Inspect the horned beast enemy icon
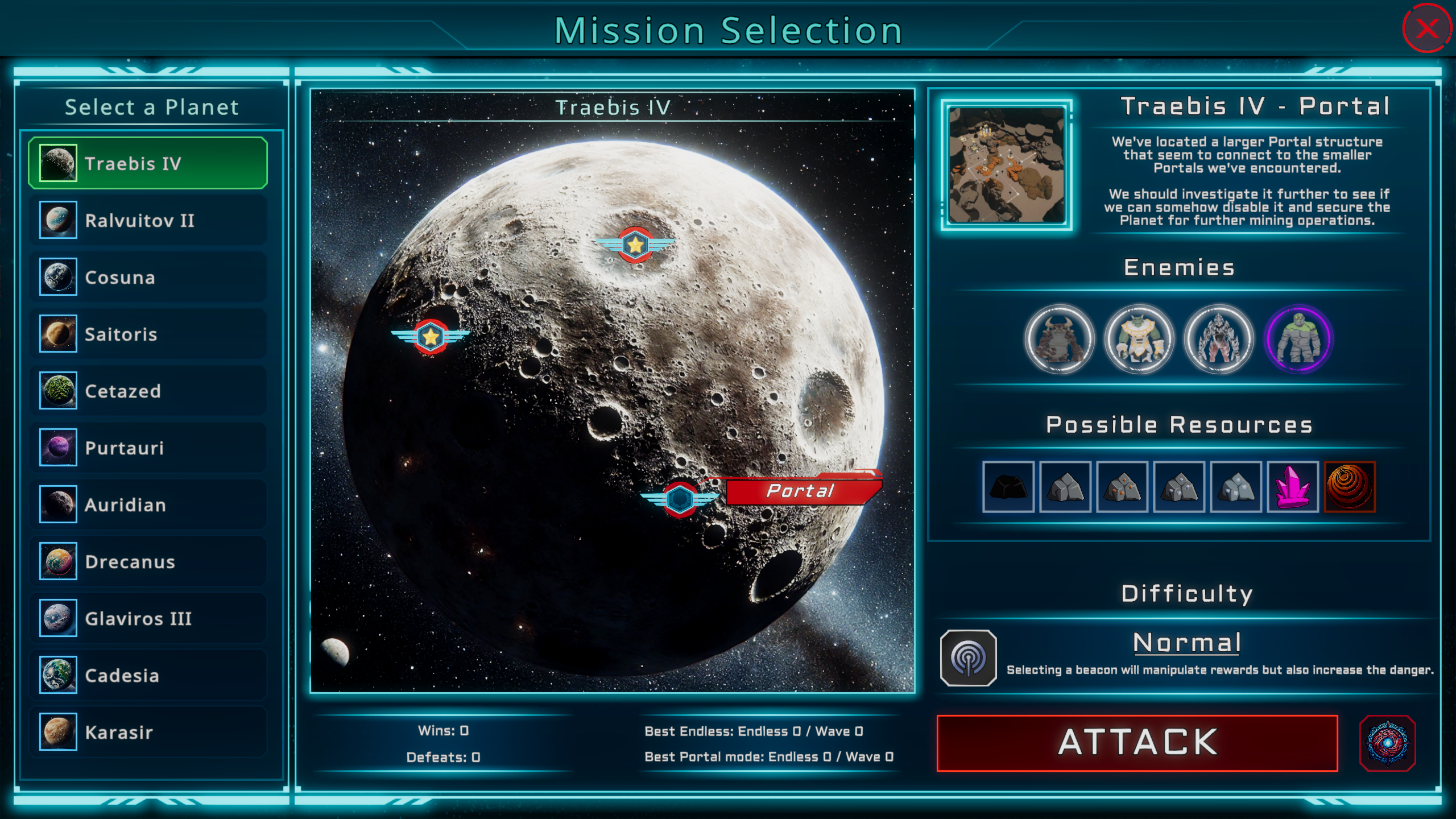The width and height of the screenshot is (1456, 819). tap(1059, 340)
